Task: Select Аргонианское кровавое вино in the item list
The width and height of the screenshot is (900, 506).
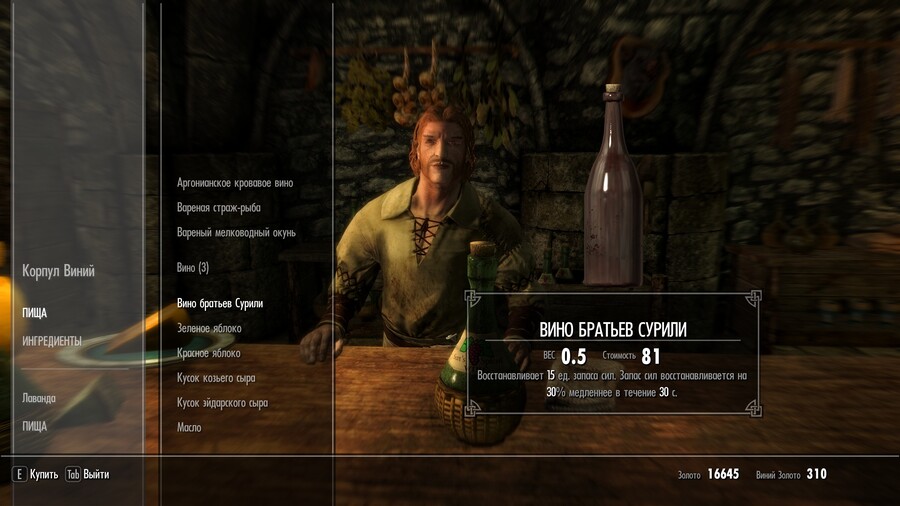Action: [x=235, y=183]
